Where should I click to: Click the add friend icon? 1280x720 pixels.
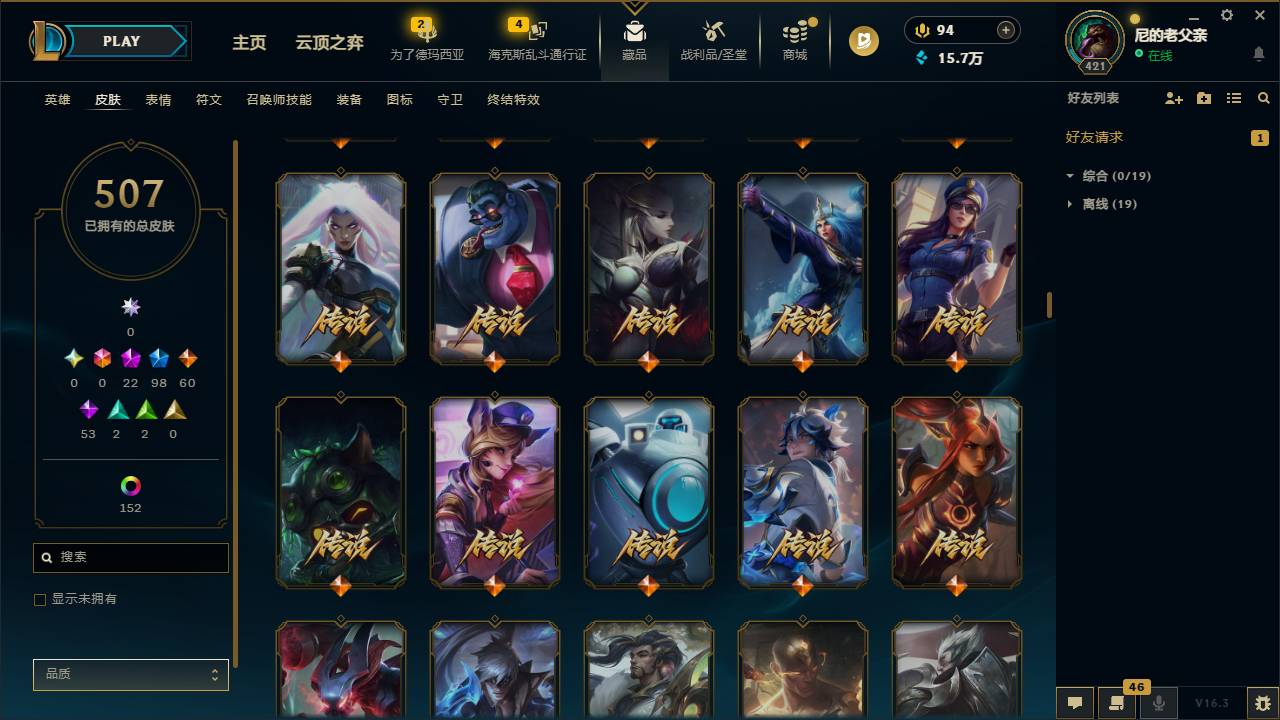click(1172, 98)
